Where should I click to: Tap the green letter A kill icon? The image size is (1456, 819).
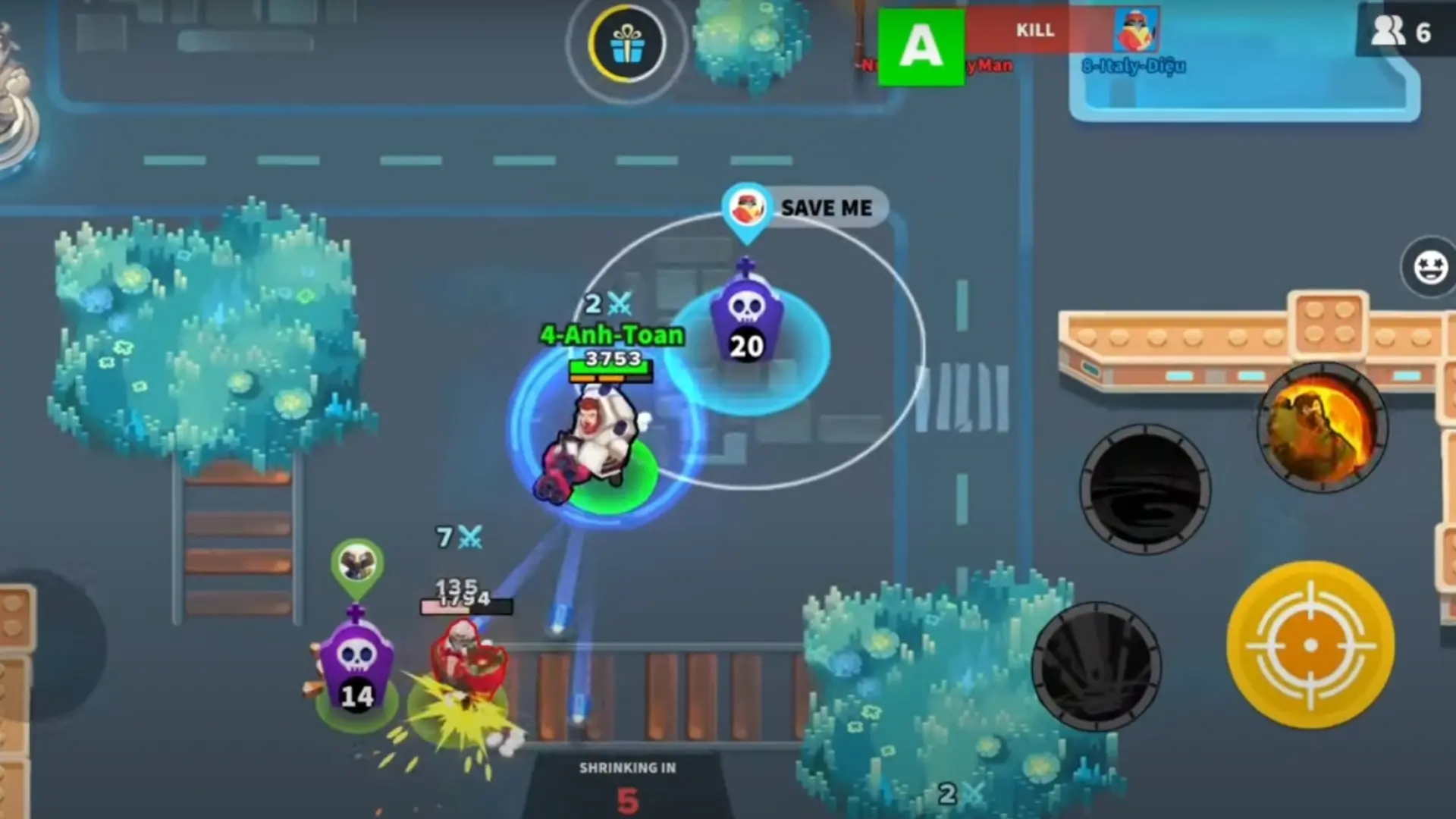[920, 45]
